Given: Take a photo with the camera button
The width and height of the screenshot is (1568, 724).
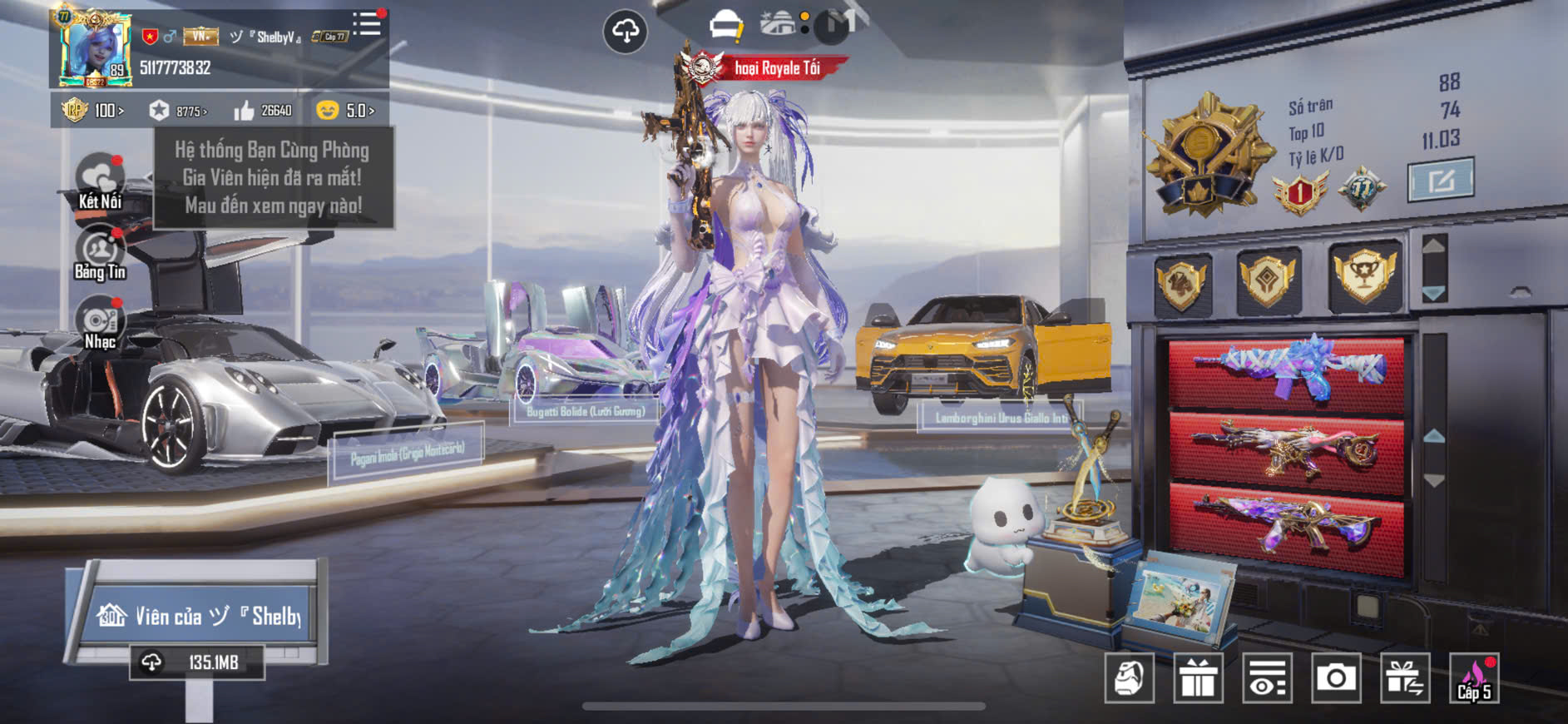Looking at the screenshot, I should (1336, 678).
